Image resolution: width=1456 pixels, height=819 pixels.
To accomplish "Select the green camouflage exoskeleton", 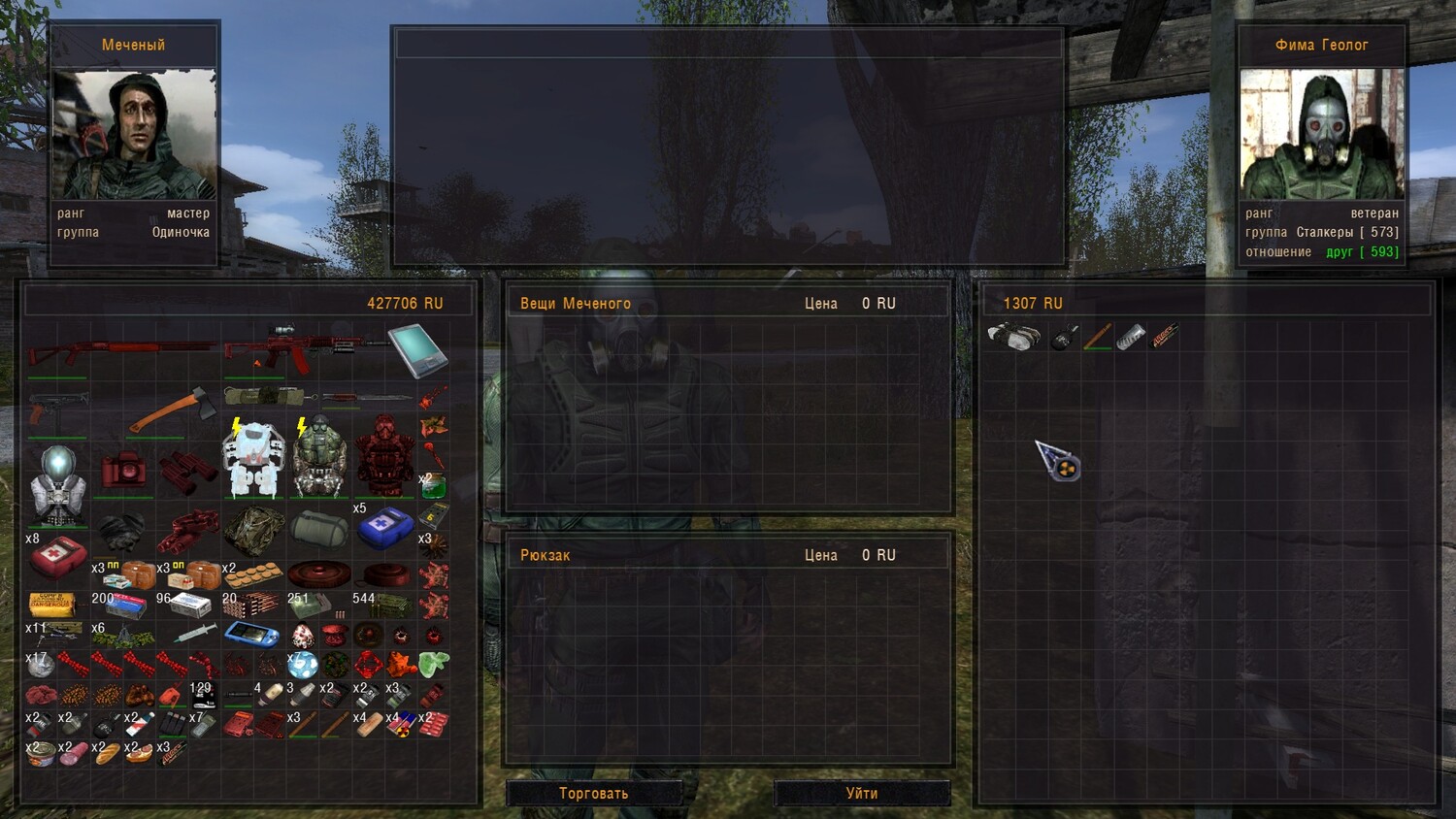I will pos(320,459).
